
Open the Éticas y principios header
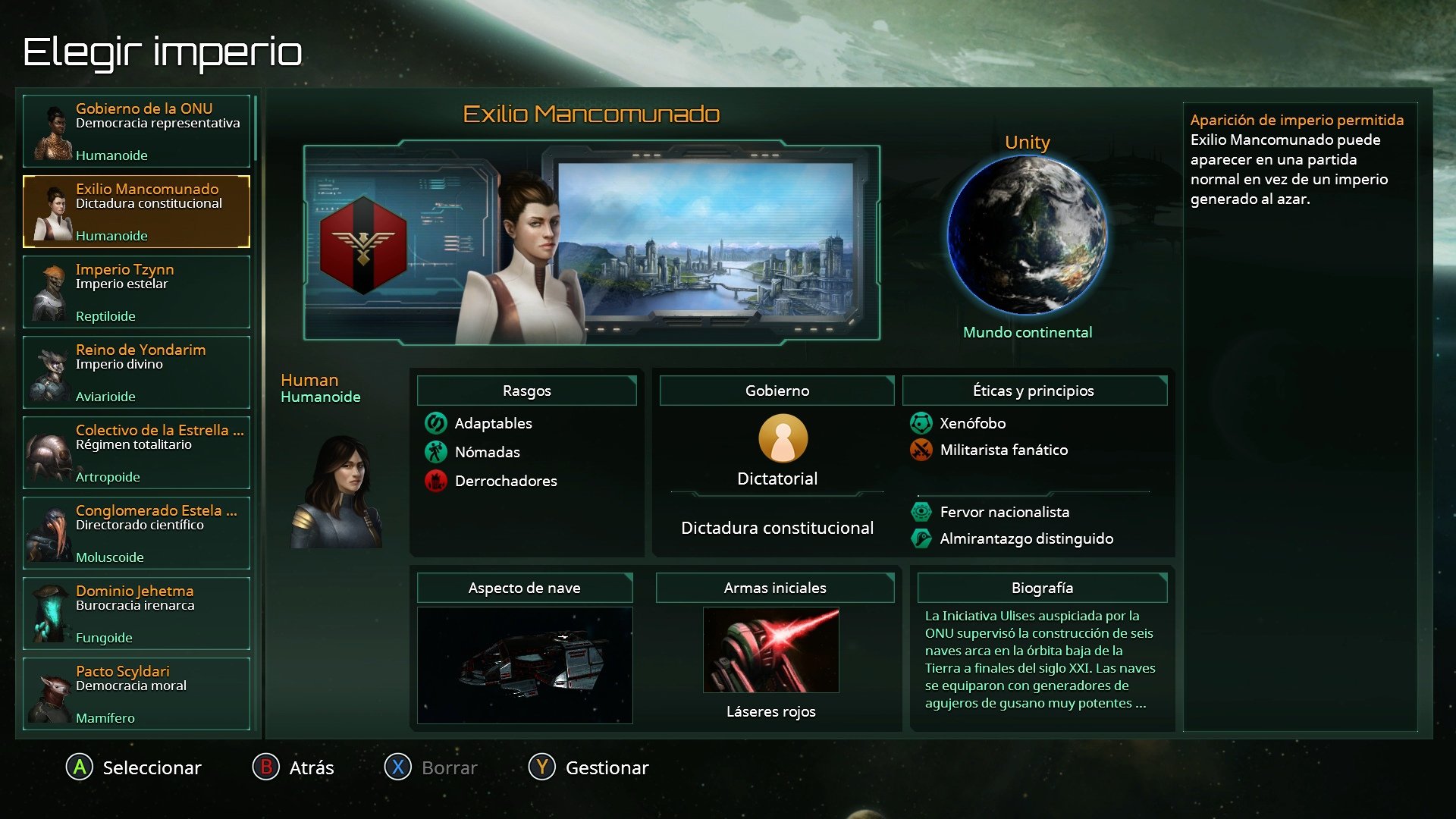[1034, 391]
